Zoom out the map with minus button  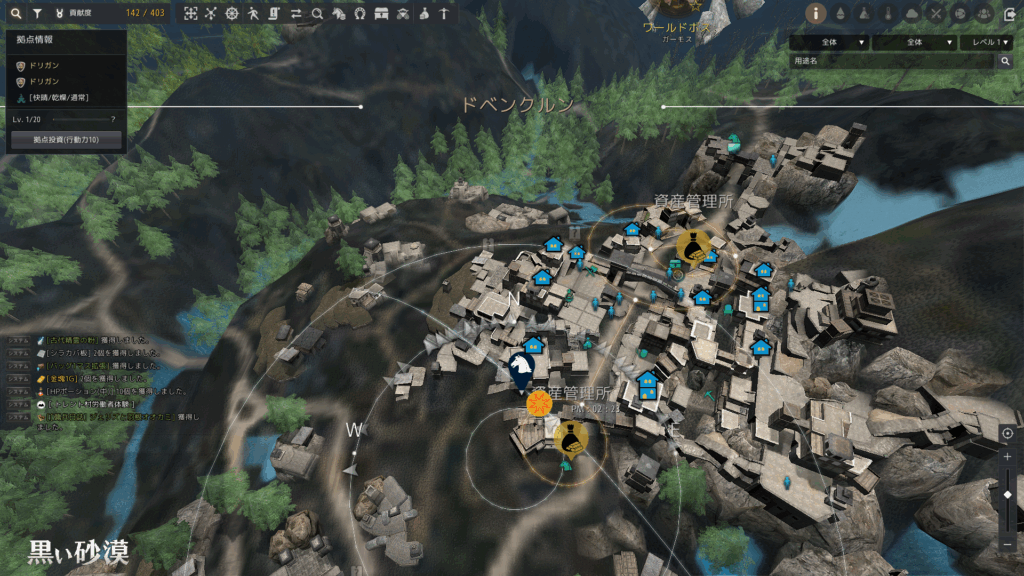1007,543
